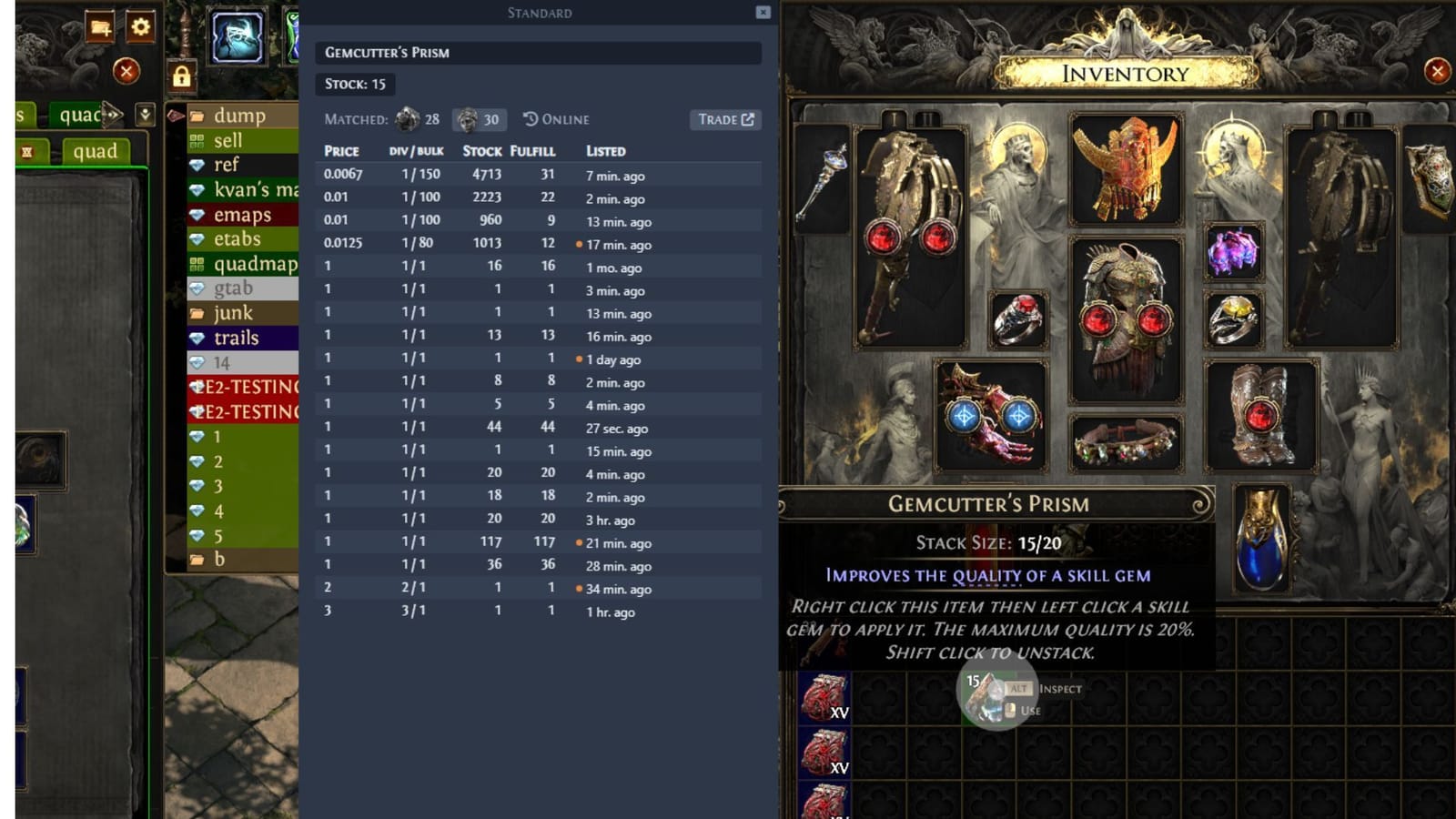This screenshot has height=819, width=1456.
Task: Click the green gem icon beside it
Action: [293, 36]
